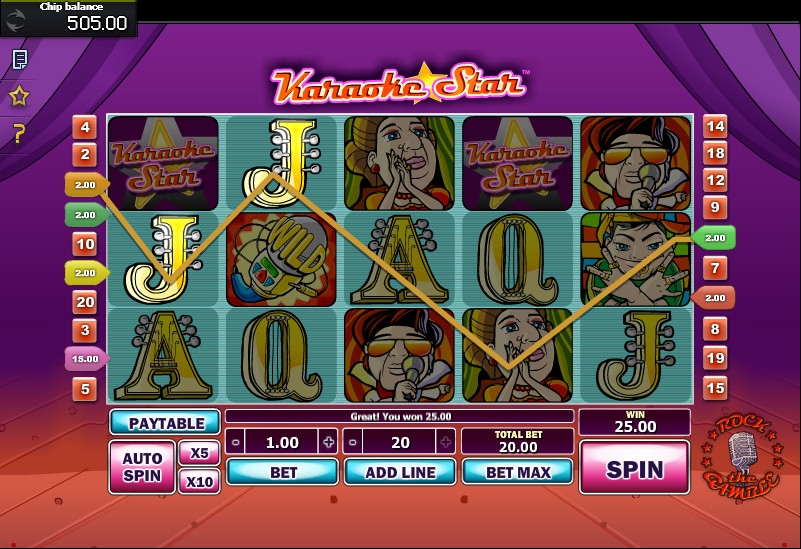Click the star favorites icon

point(19,97)
